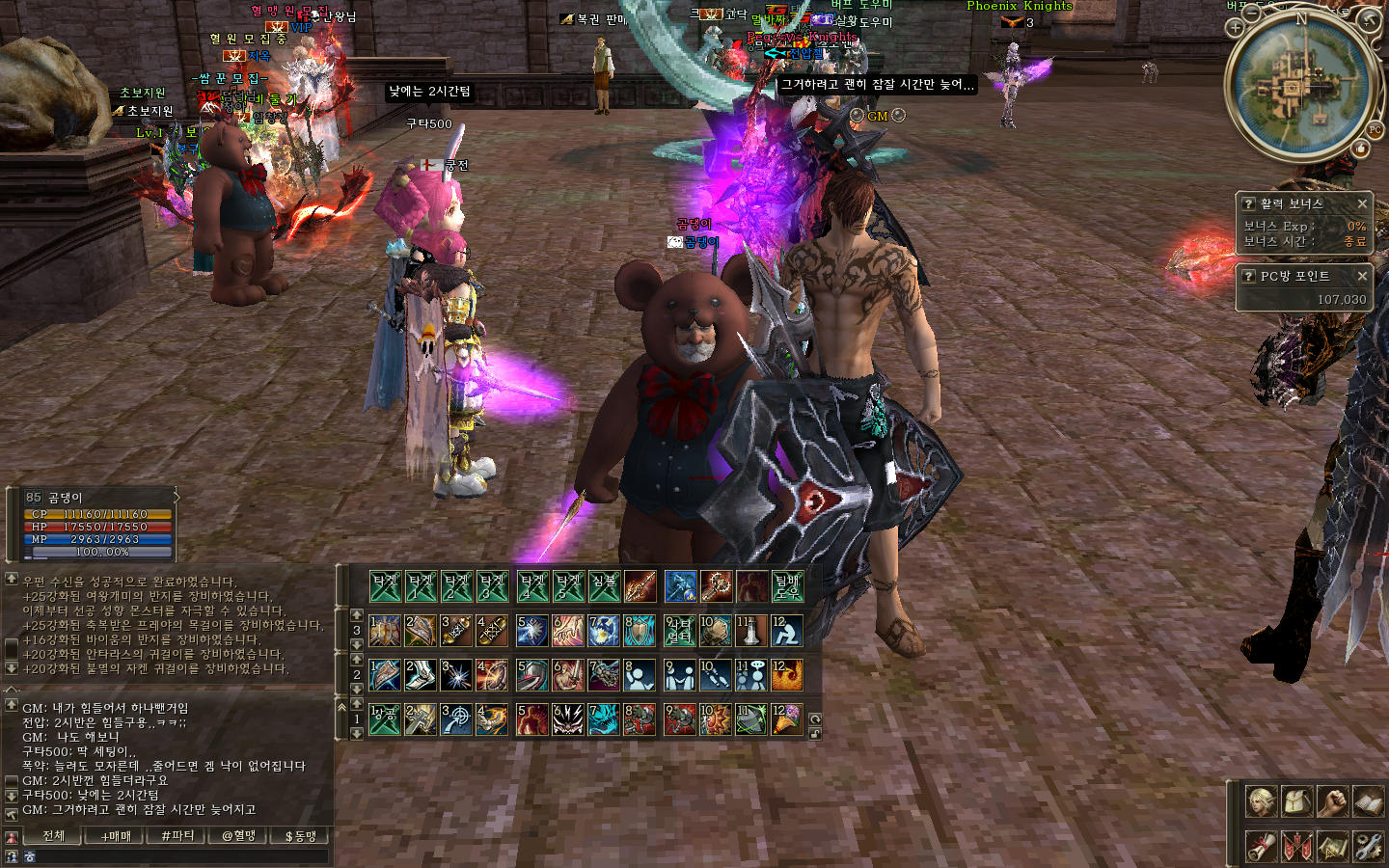Activate the phoenix skill icon
This screenshot has height=868, width=1389.
point(787,675)
